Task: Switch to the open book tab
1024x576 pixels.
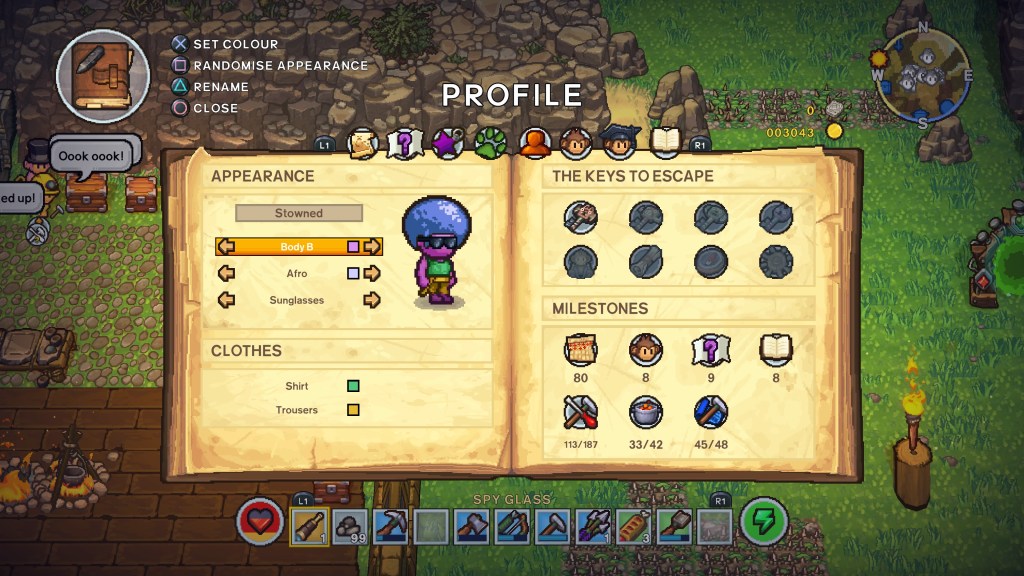Action: coord(665,144)
